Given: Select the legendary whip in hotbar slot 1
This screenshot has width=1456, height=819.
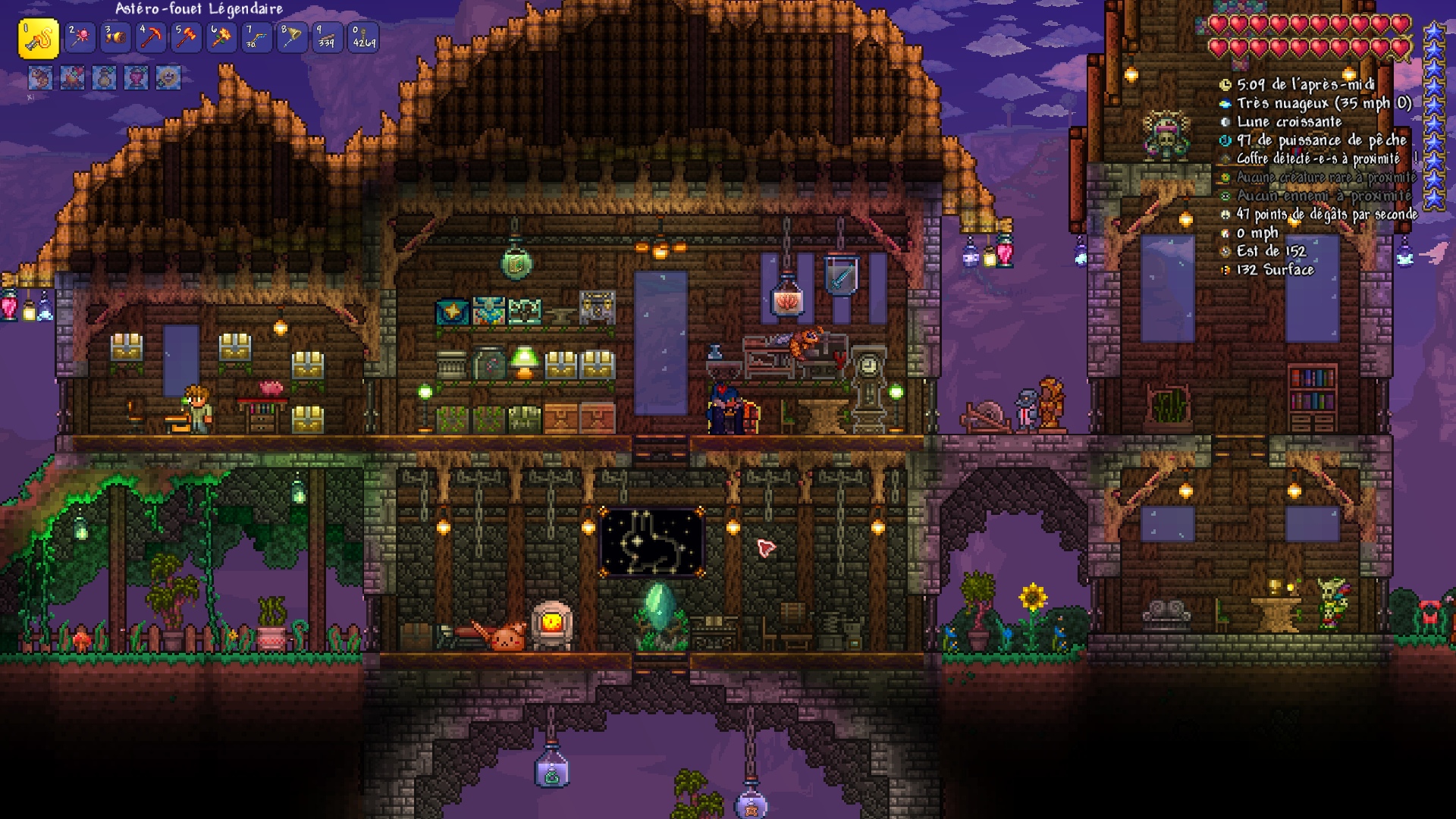Looking at the screenshot, I should tap(39, 38).
